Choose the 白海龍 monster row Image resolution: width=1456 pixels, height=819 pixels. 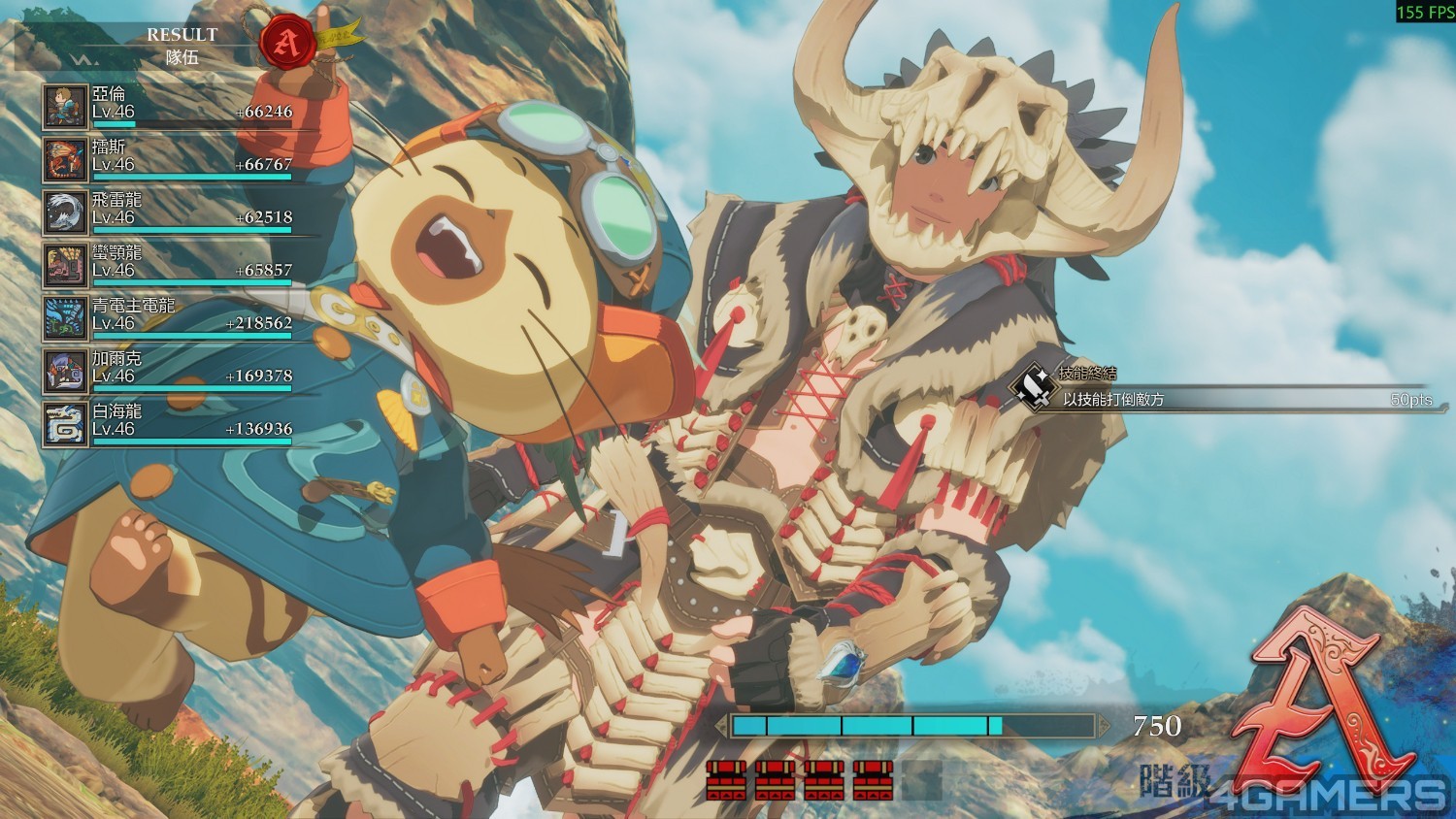(x=167, y=424)
